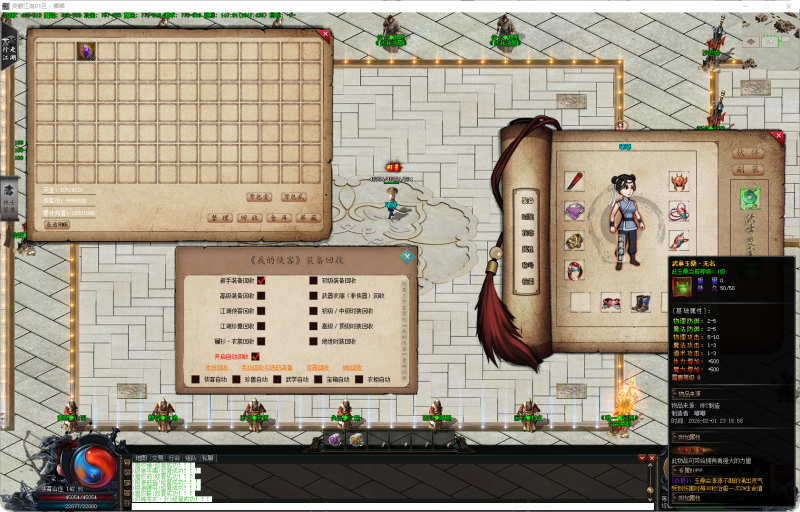
Task: Click the 回收 recycle button in the bag
Action: click(249, 217)
